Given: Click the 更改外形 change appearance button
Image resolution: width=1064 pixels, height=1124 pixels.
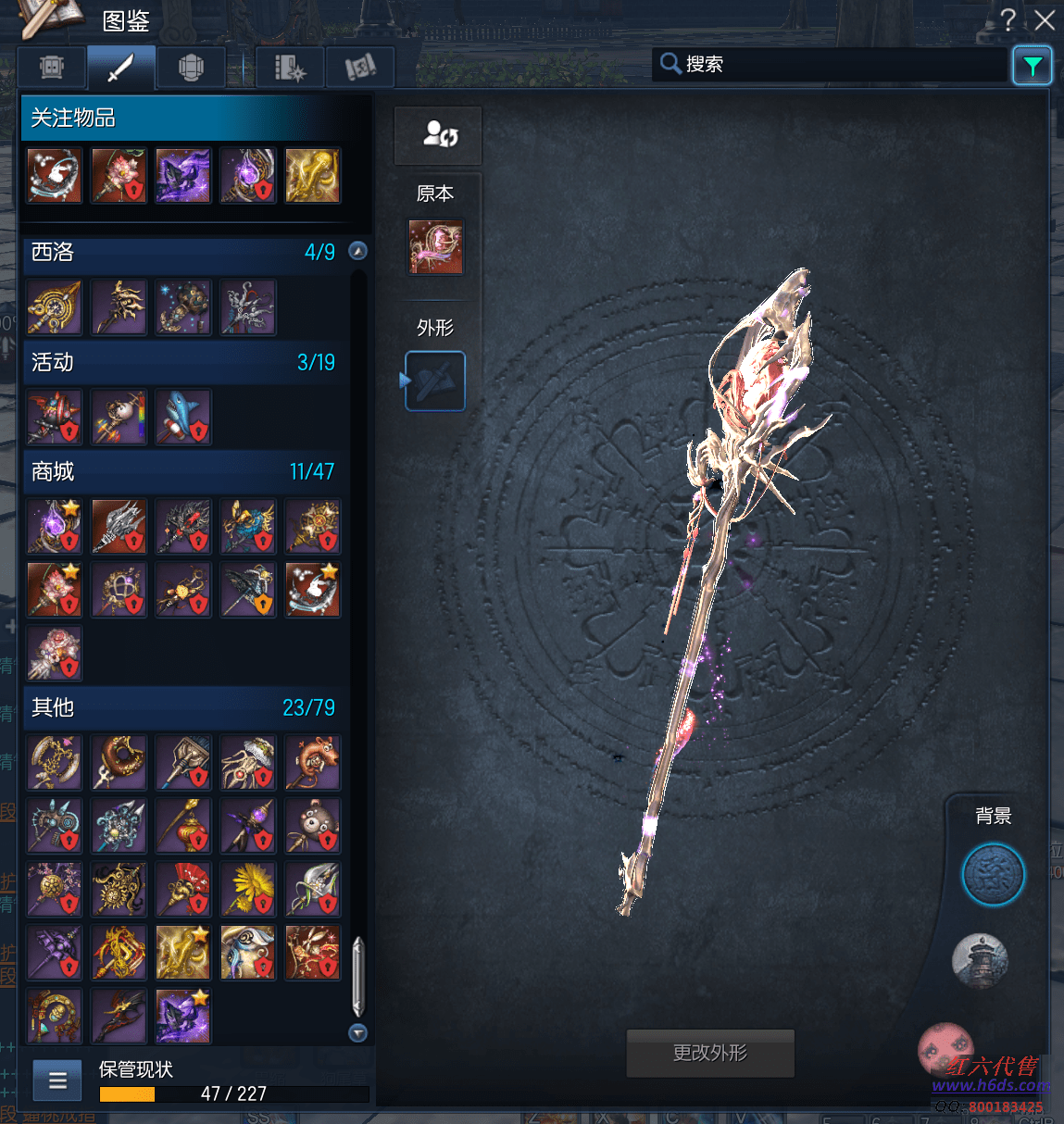Looking at the screenshot, I should (710, 1053).
